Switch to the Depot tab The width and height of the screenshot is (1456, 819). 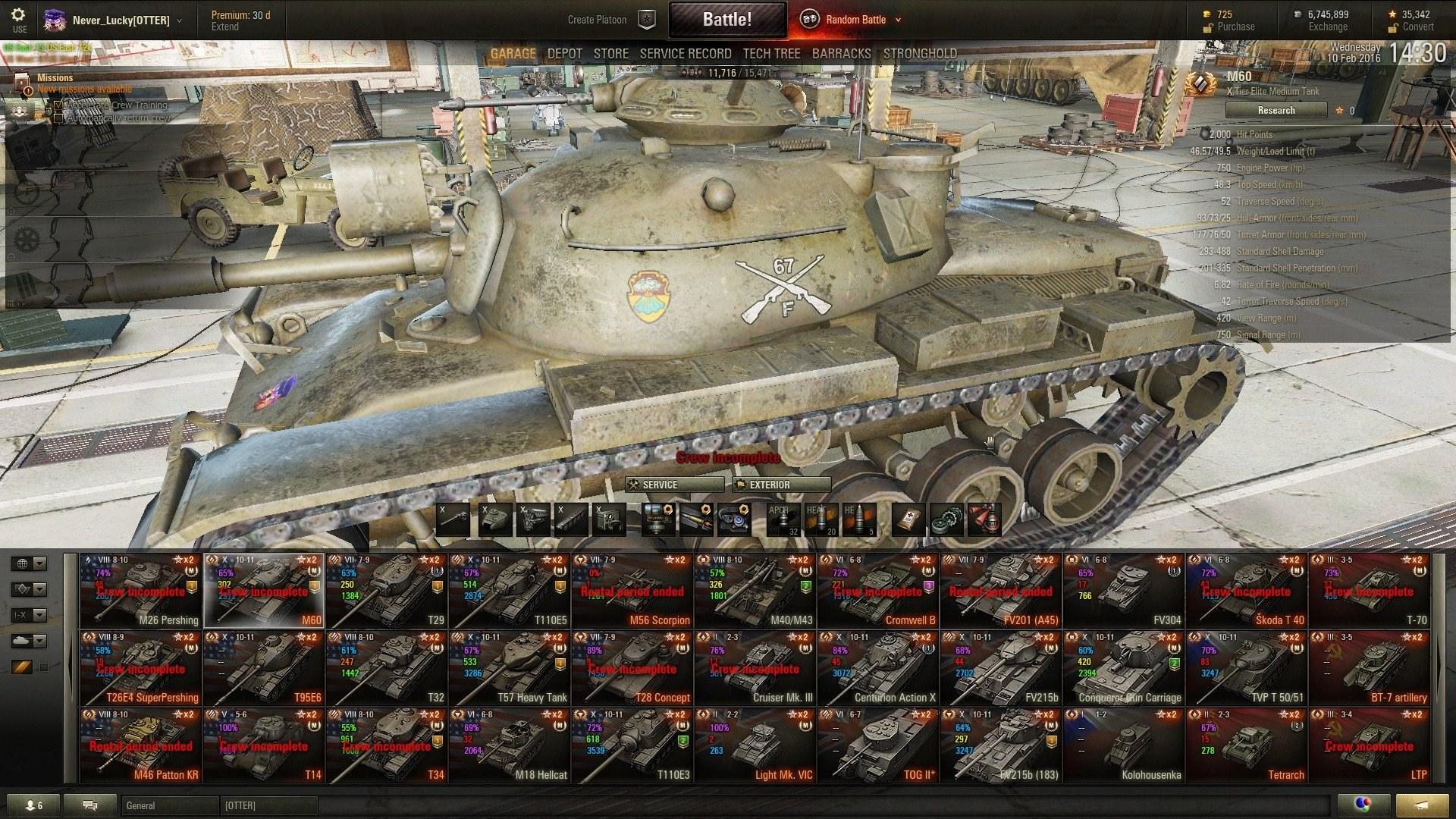tap(564, 54)
